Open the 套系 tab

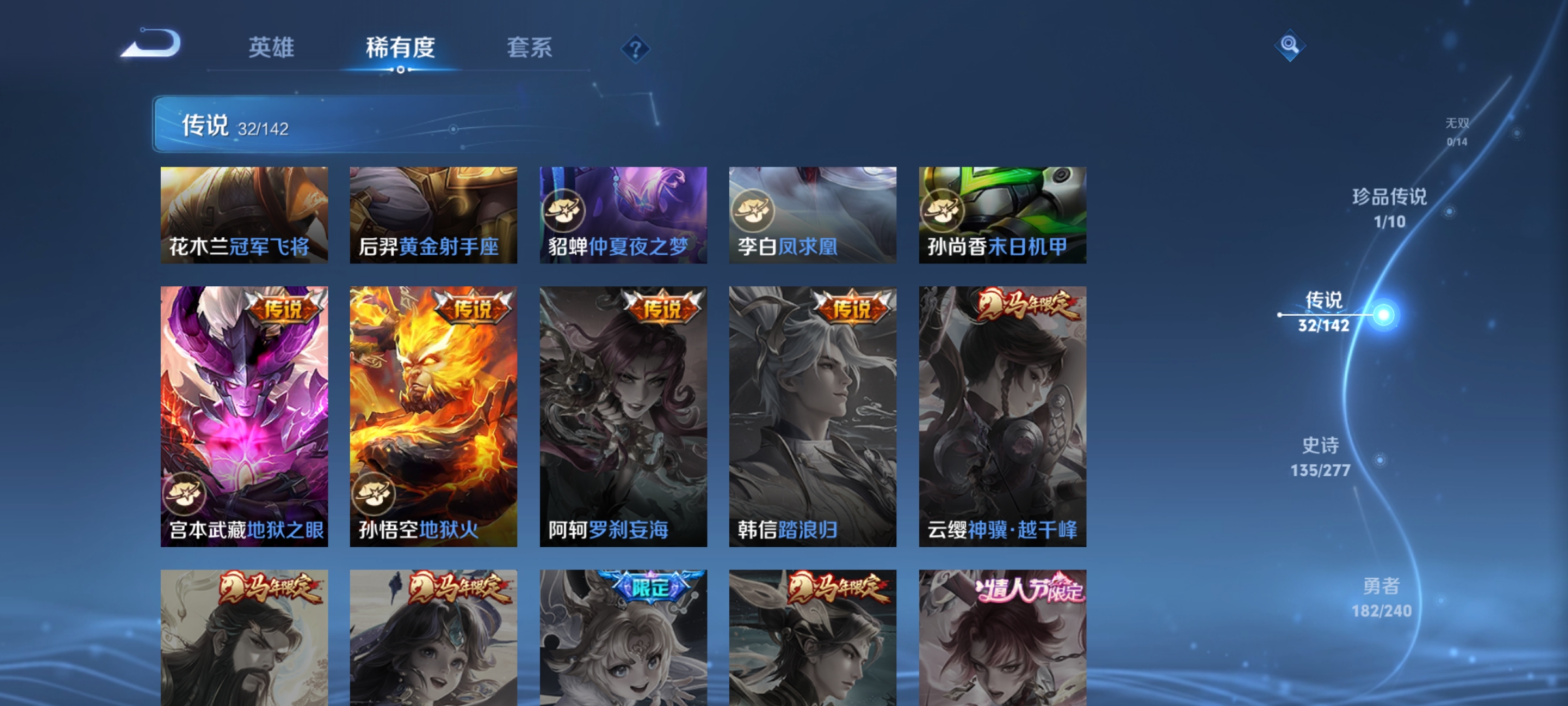coord(529,47)
